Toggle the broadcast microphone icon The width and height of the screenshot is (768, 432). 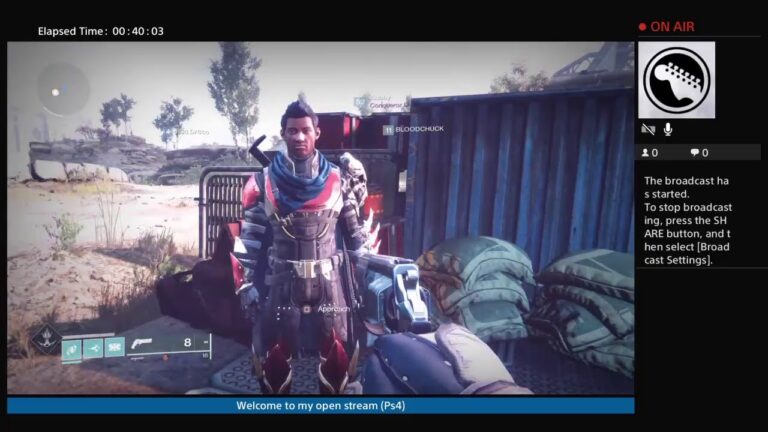point(667,129)
